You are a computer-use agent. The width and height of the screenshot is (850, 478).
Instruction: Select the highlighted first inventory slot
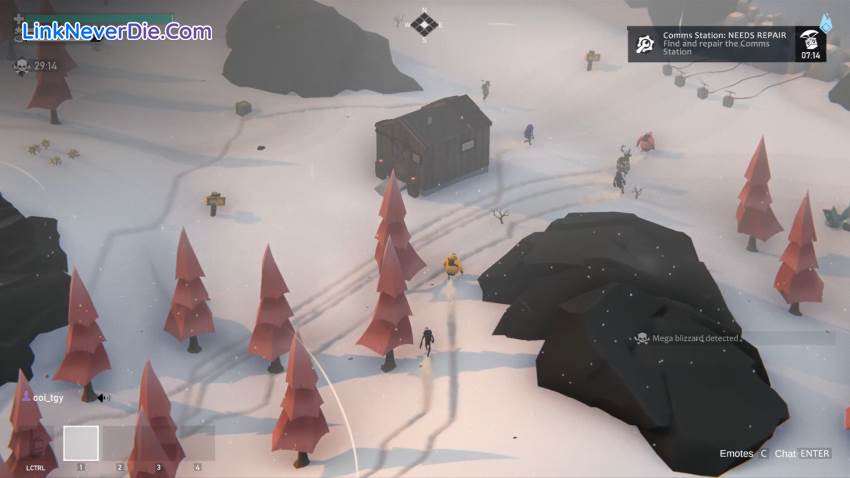pos(81,443)
